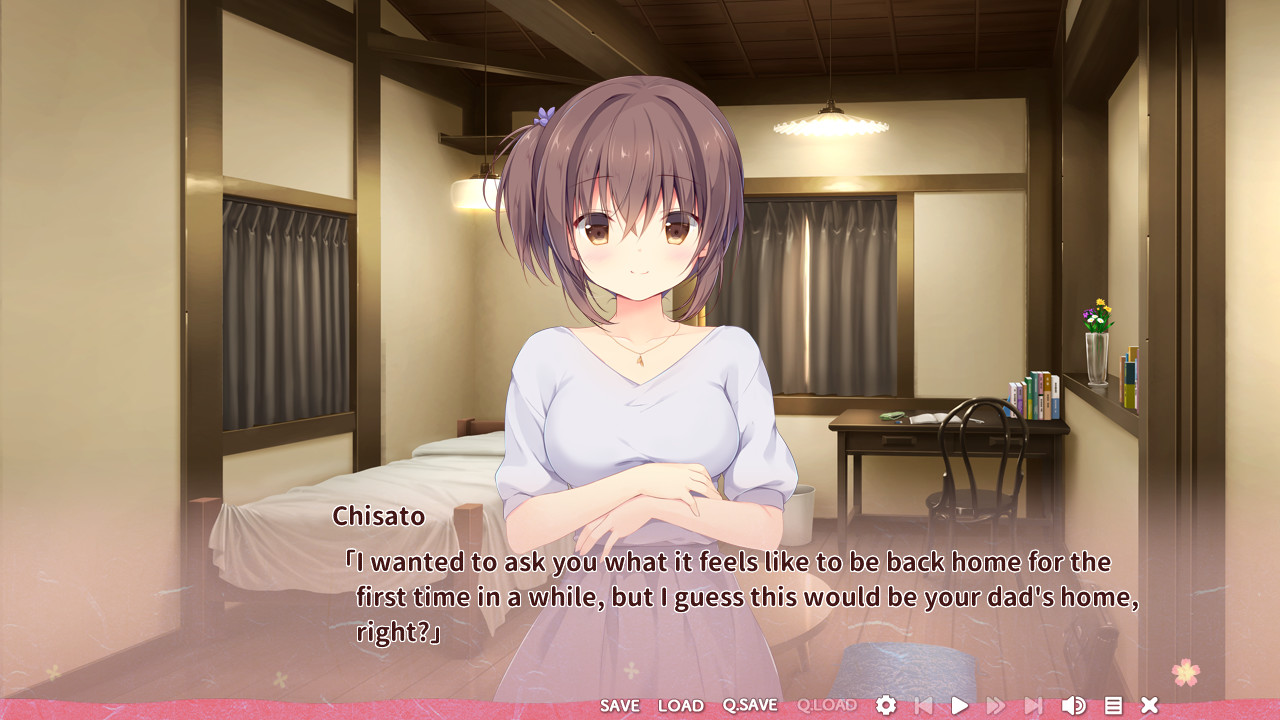The width and height of the screenshot is (1280, 720).
Task: Open the SAVE menu
Action: click(x=619, y=706)
